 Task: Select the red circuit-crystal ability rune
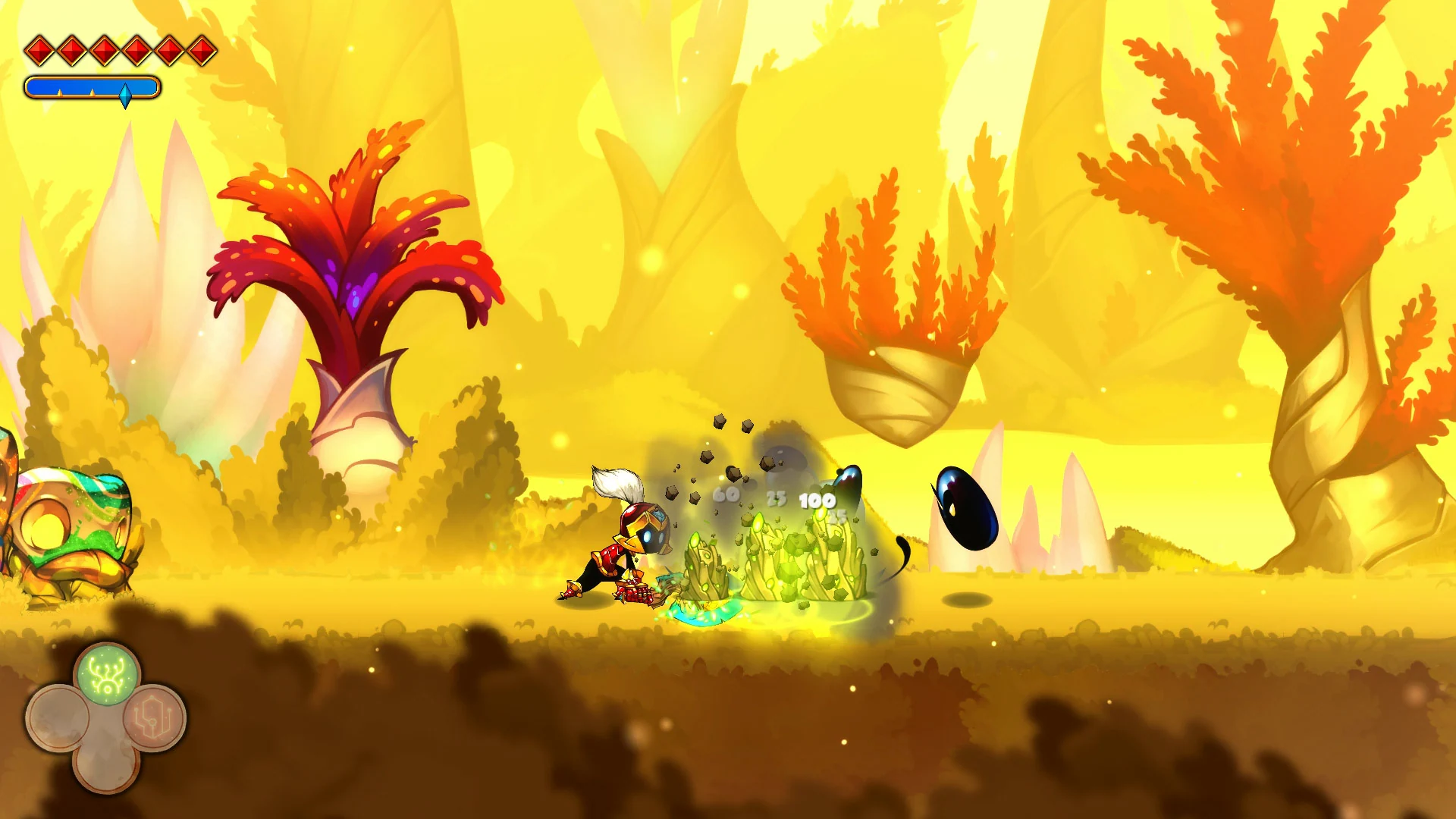pos(152,720)
